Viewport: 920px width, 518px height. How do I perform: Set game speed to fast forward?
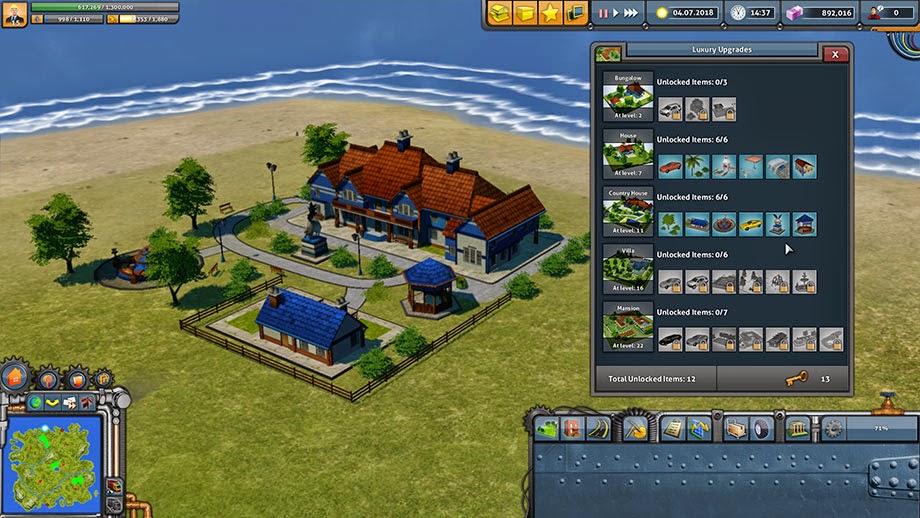(x=630, y=13)
